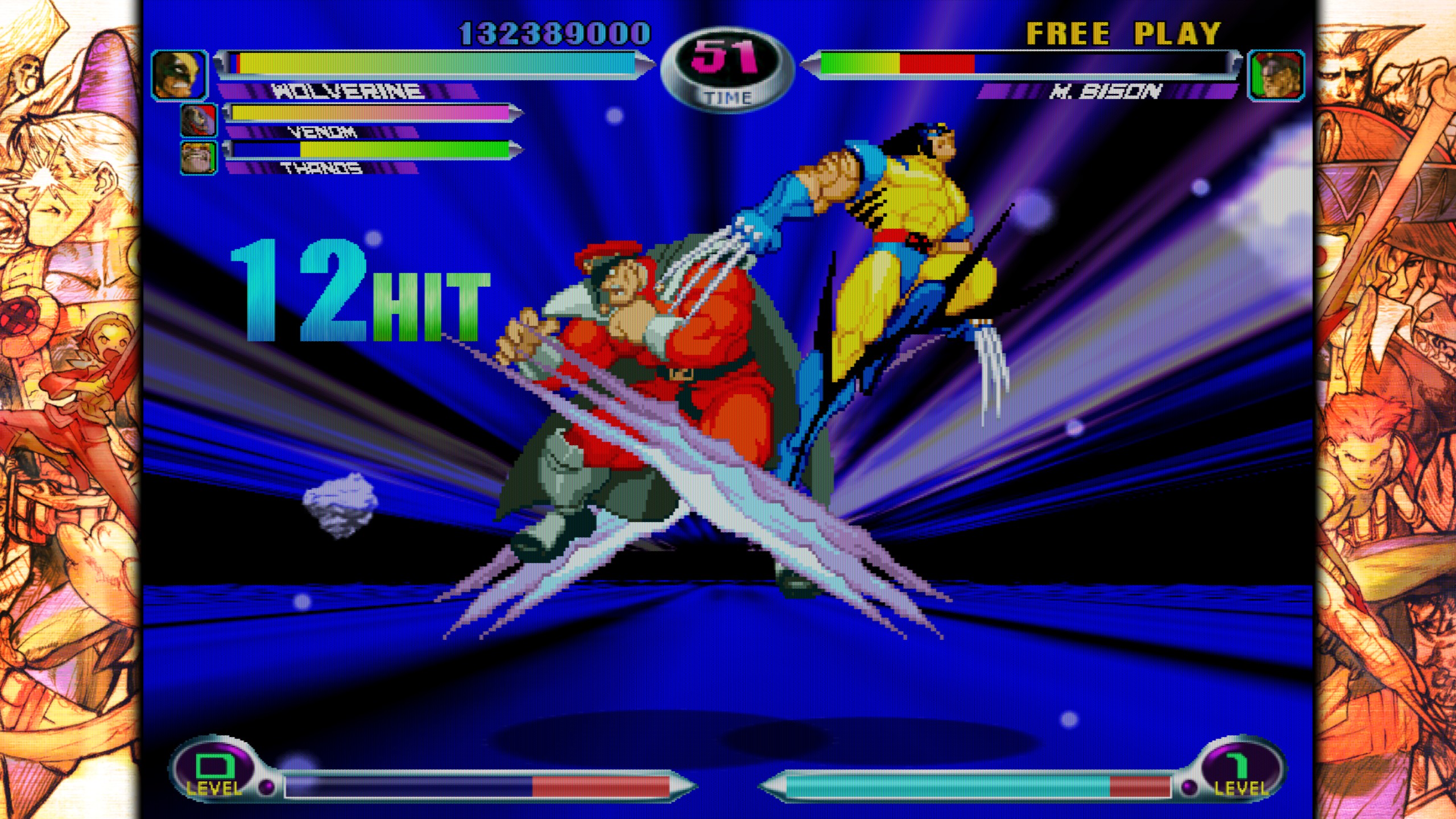Choose the Thanos partner portrait

(198, 158)
